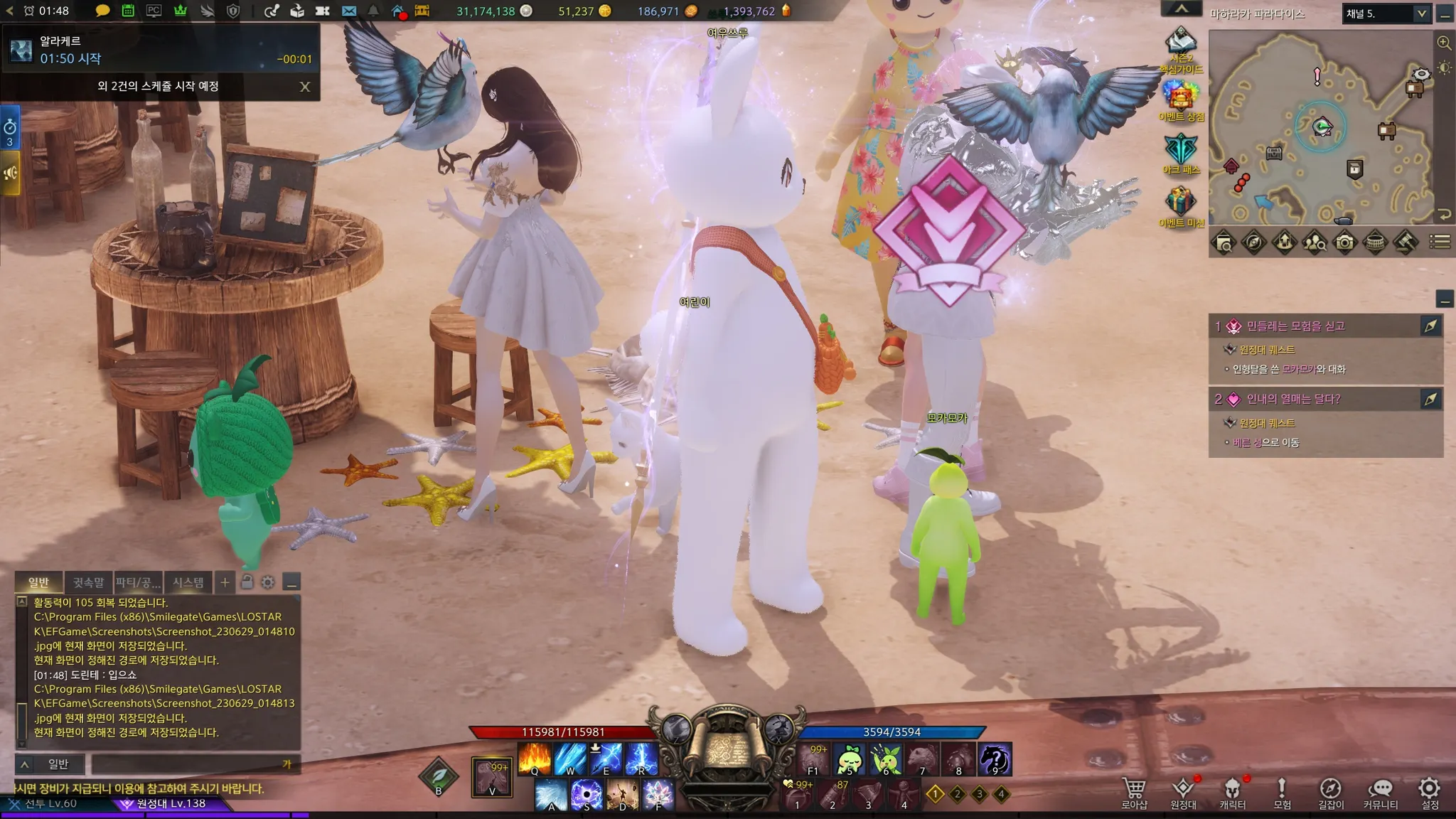Viewport: 1456px width, 819px height.
Task: Switch to the 시스템 chat tab
Action: pyautogui.click(x=188, y=582)
